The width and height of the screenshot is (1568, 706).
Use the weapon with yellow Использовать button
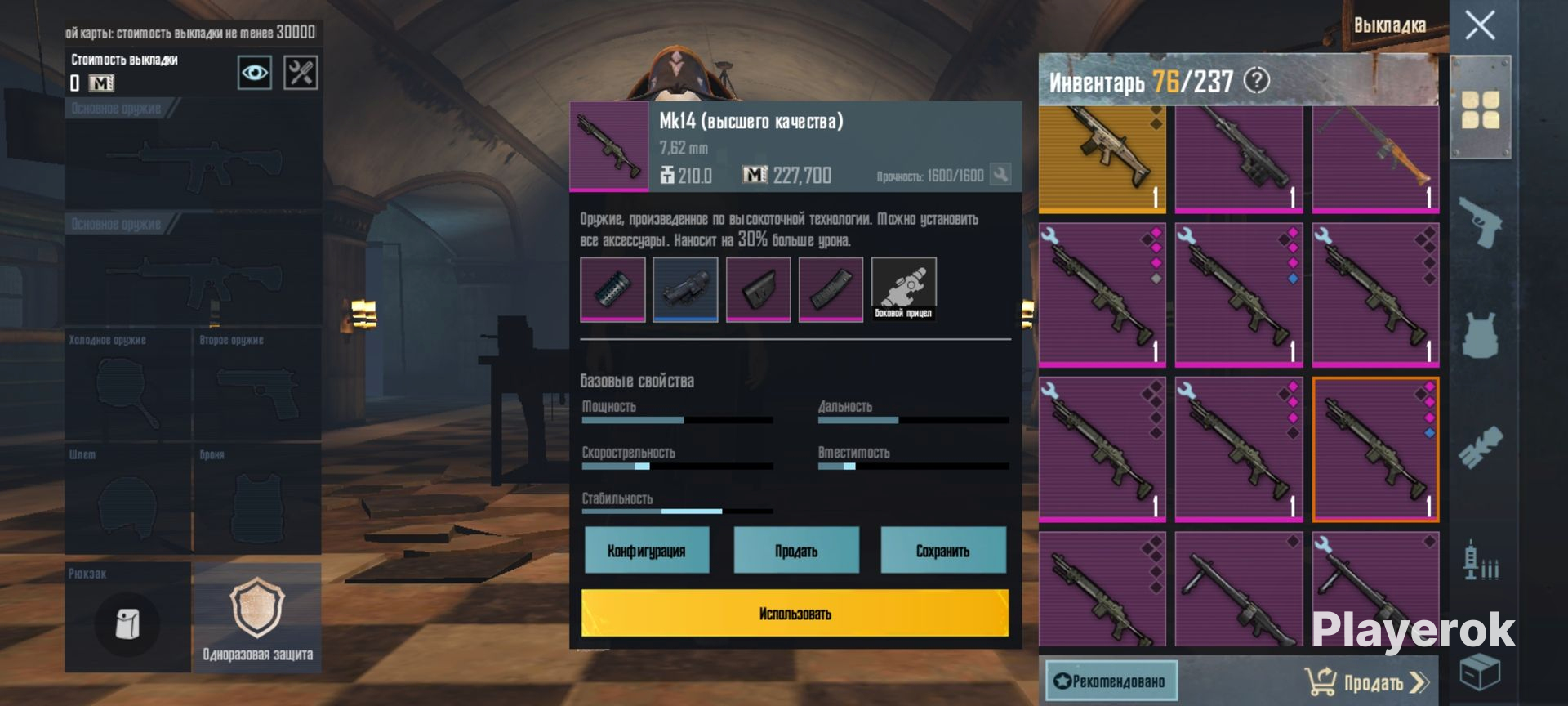(x=795, y=613)
